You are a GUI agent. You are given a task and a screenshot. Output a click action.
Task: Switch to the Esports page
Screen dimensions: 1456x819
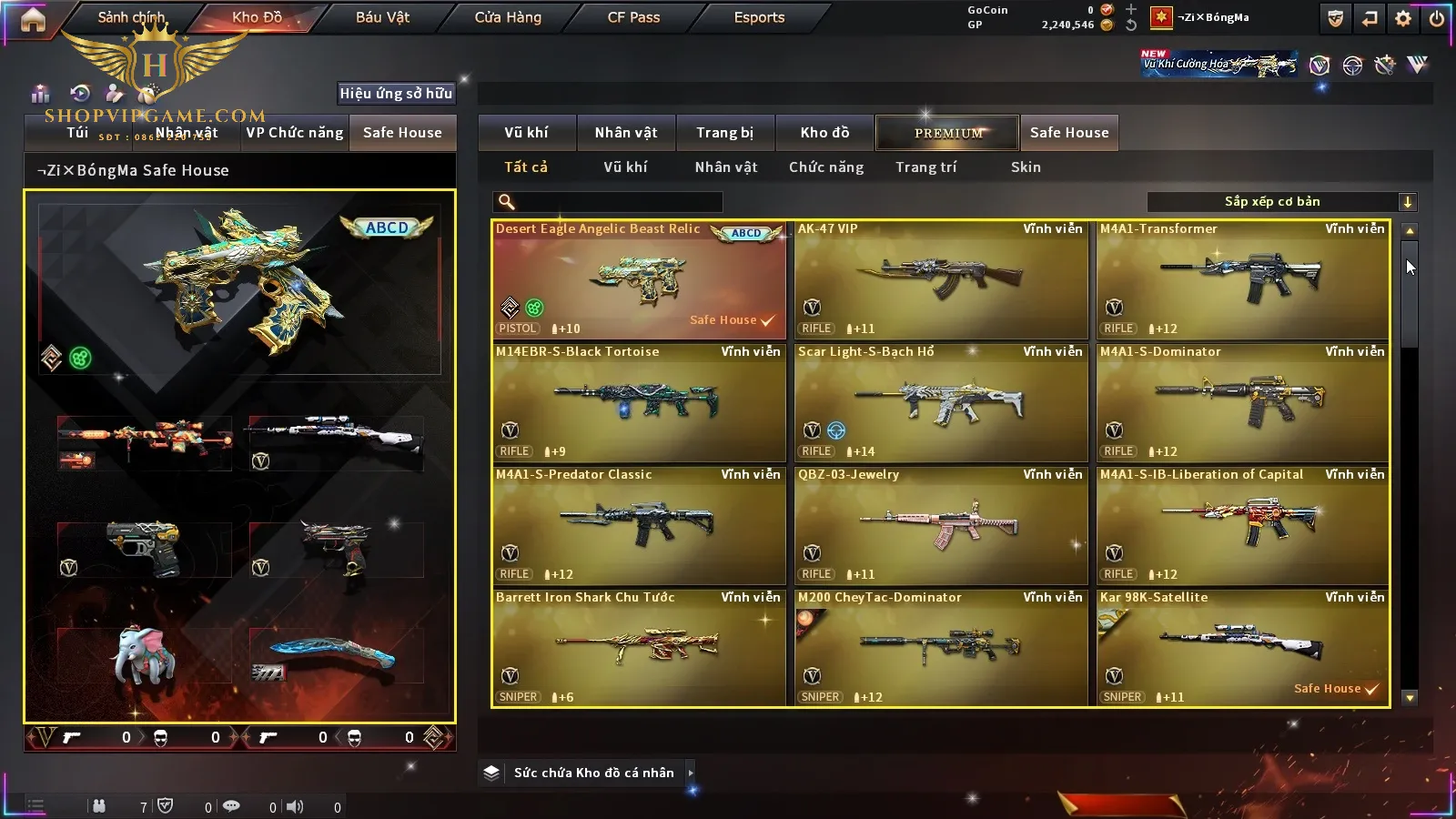click(x=759, y=17)
